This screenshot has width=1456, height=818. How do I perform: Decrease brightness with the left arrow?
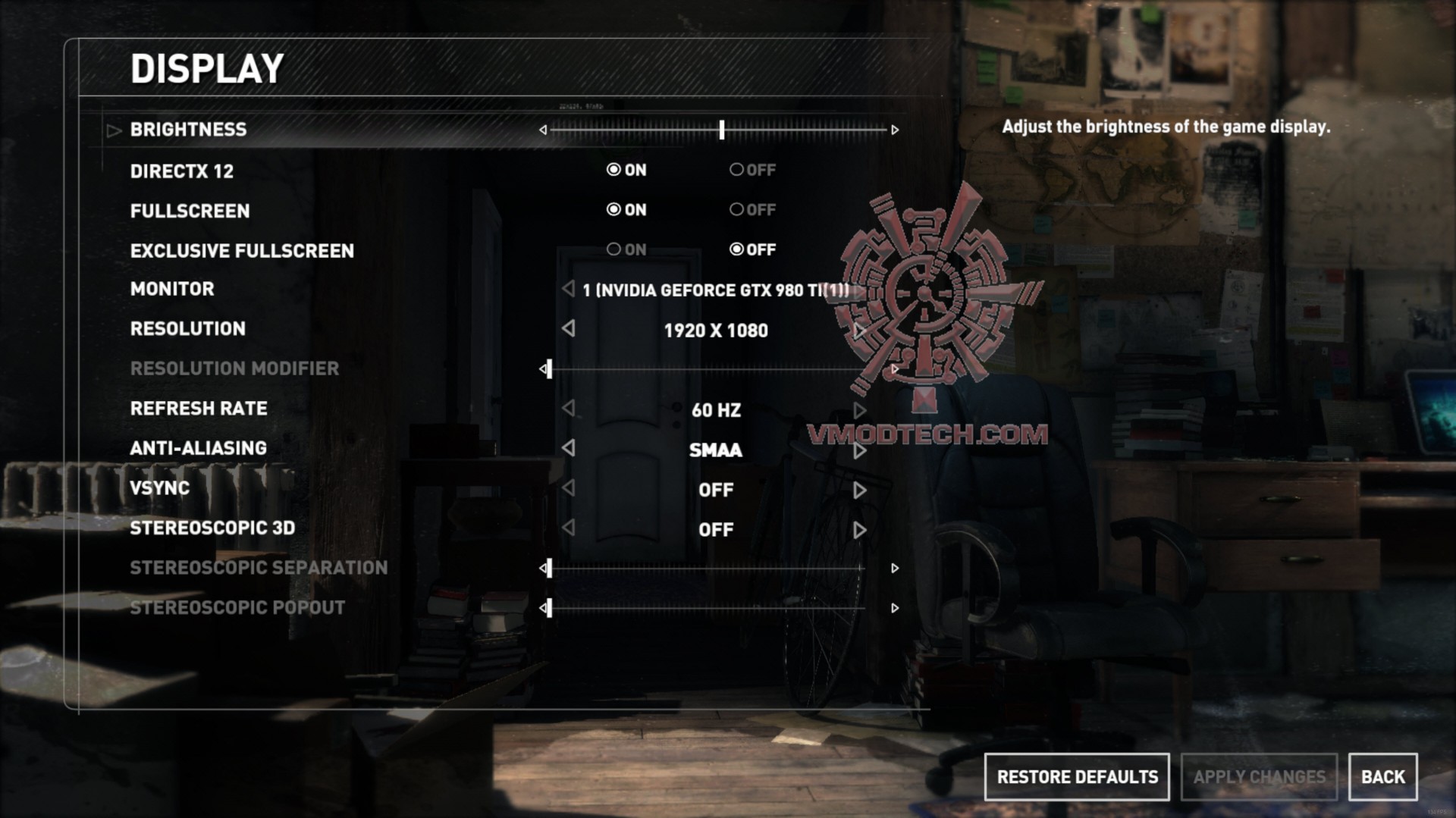(543, 130)
